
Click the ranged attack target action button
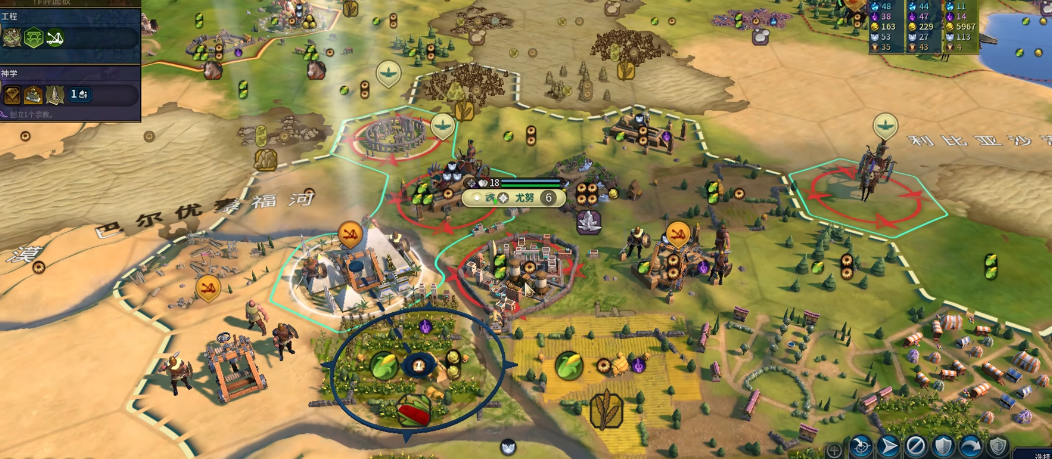(x=861, y=446)
